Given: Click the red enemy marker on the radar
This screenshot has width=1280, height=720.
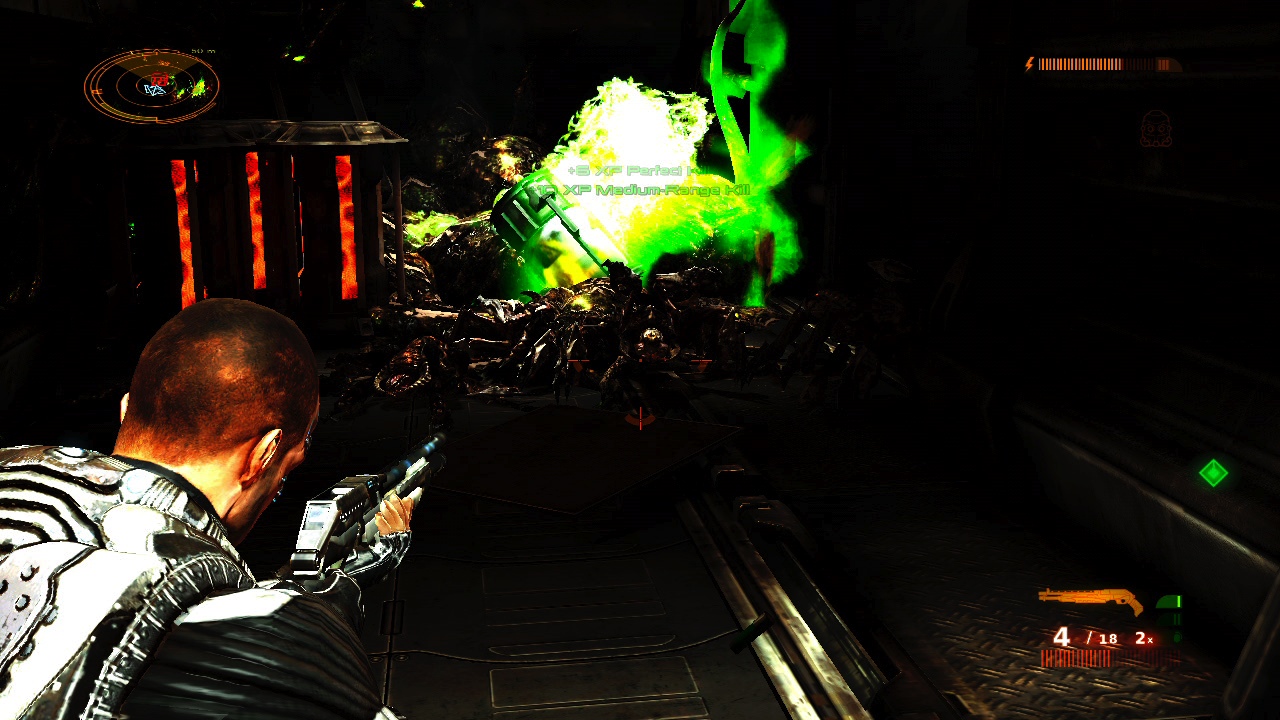Looking at the screenshot, I should coord(159,78).
